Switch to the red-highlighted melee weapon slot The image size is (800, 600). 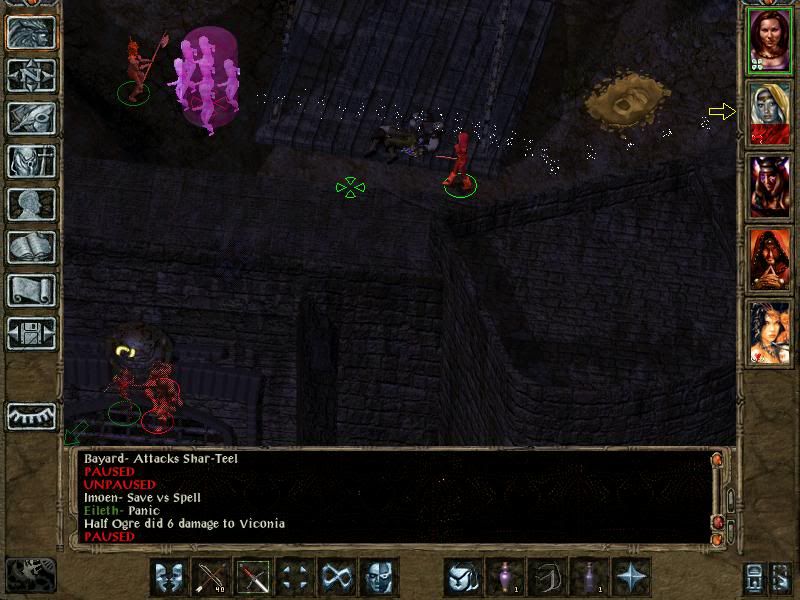(254, 577)
